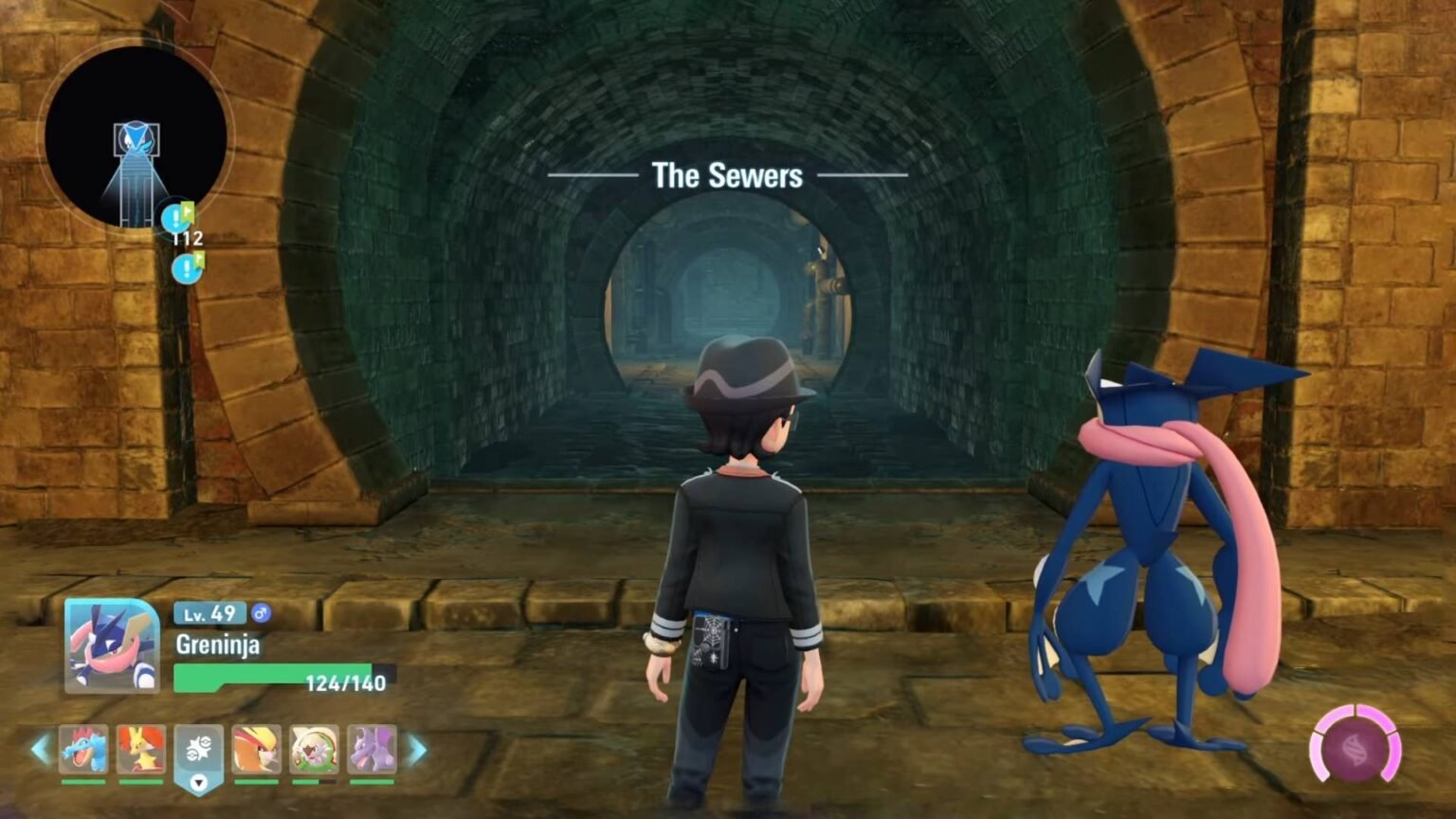Select the Feraligatr party icon
This screenshot has width=1456, height=819.
pyautogui.click(x=83, y=748)
